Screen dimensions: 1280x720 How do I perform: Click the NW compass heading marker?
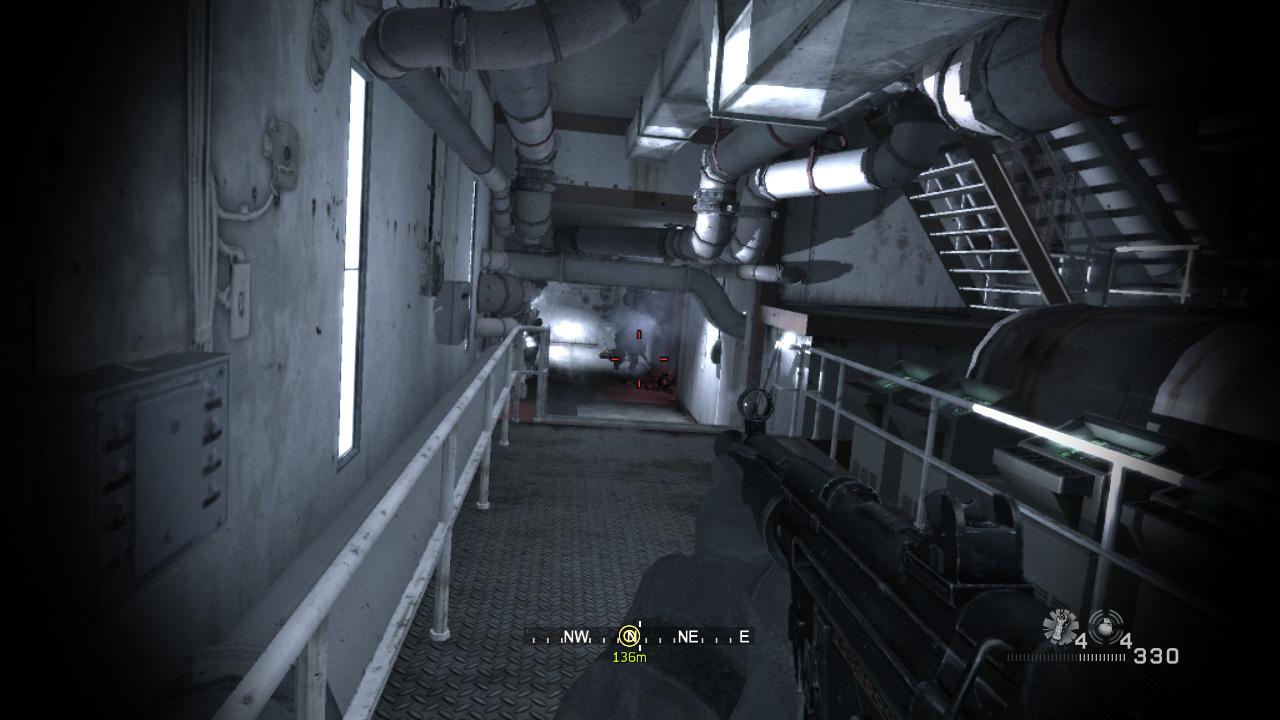tap(577, 635)
